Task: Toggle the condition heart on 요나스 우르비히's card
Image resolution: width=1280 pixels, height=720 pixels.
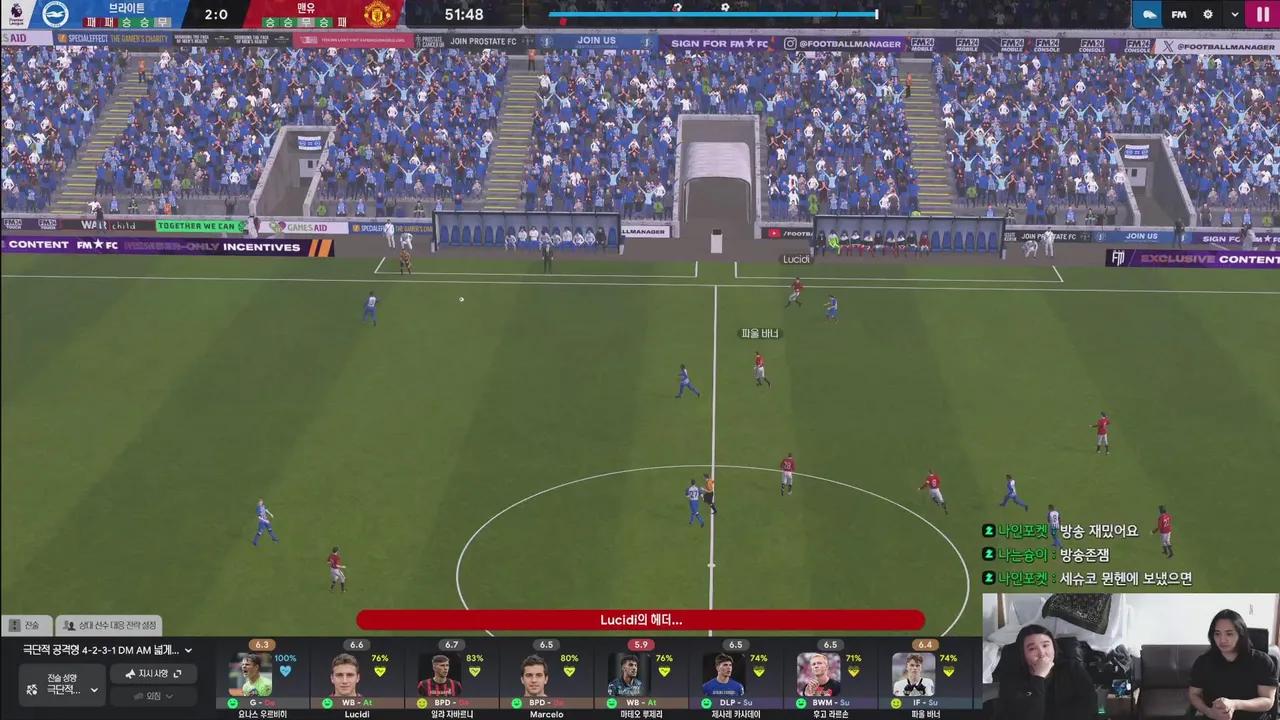Action: coord(284,671)
